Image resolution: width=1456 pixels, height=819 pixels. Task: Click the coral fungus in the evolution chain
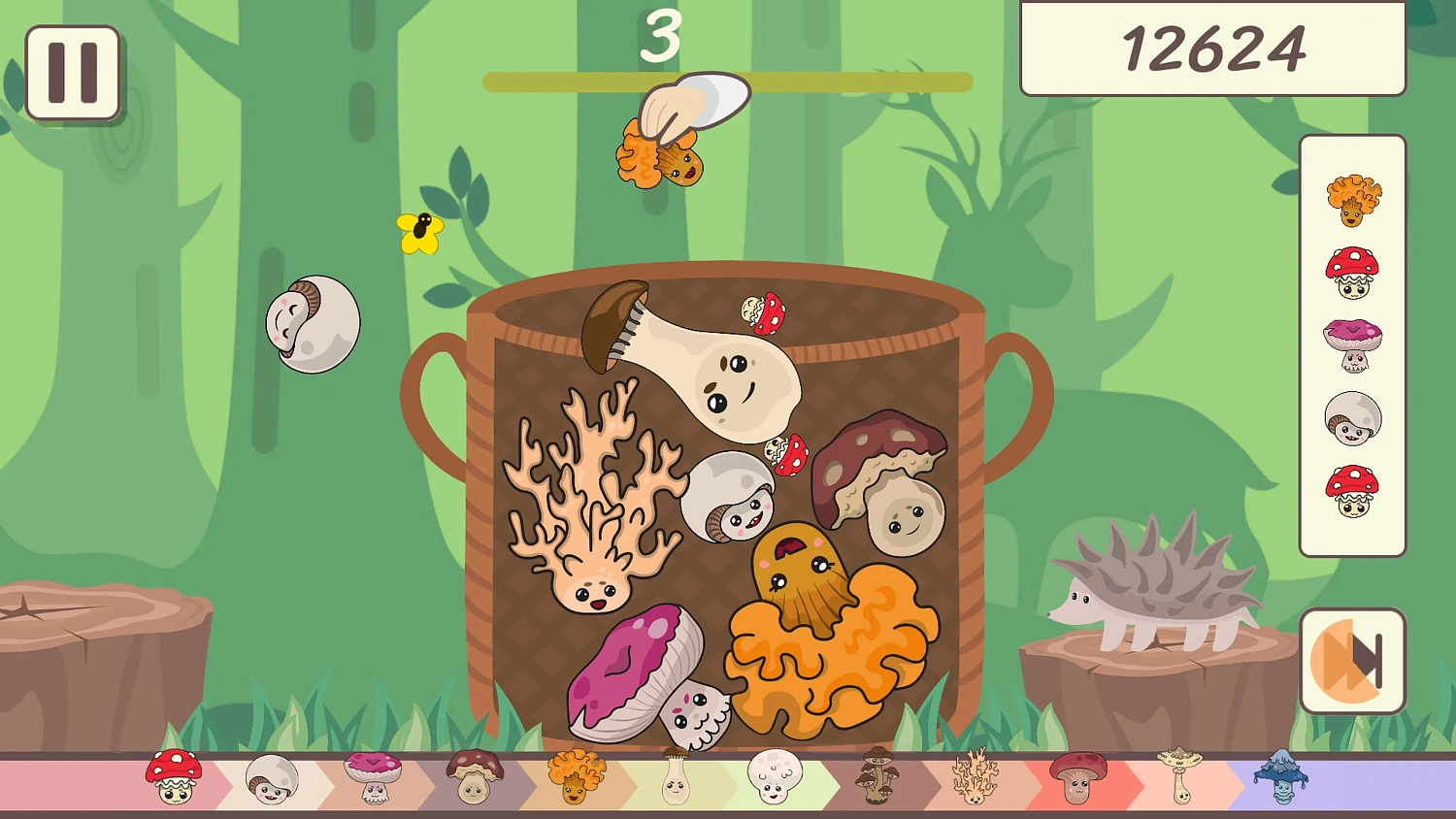[x=976, y=776]
